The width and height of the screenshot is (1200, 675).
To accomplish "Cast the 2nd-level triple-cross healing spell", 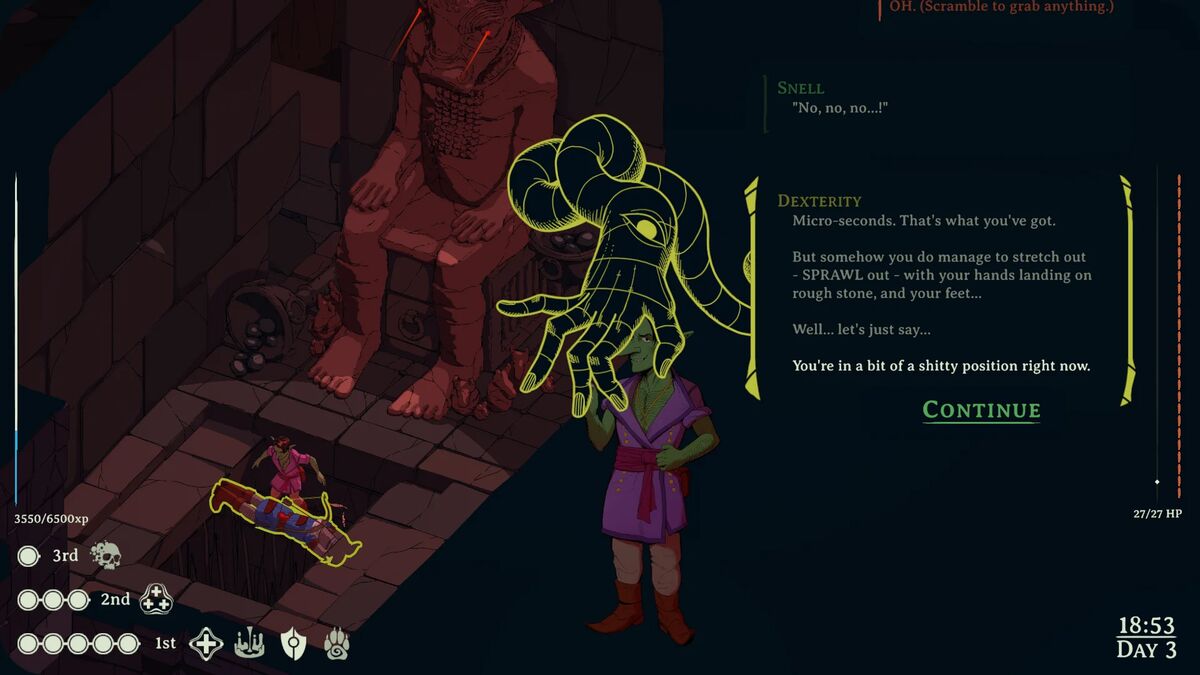I will click(x=156, y=599).
